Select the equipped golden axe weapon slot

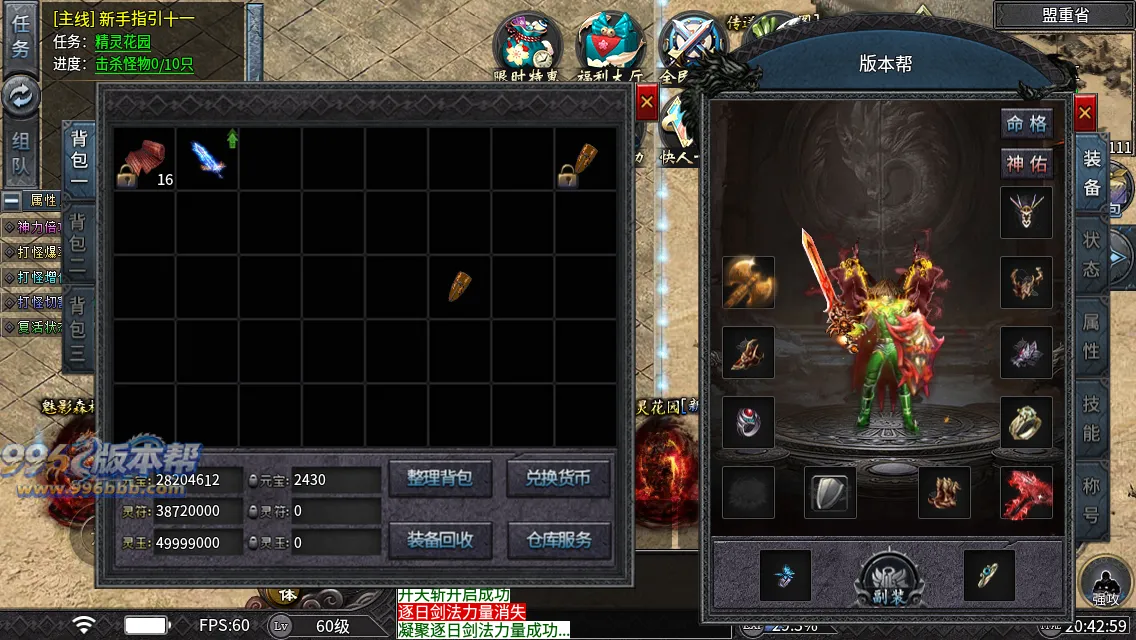pyautogui.click(x=748, y=282)
